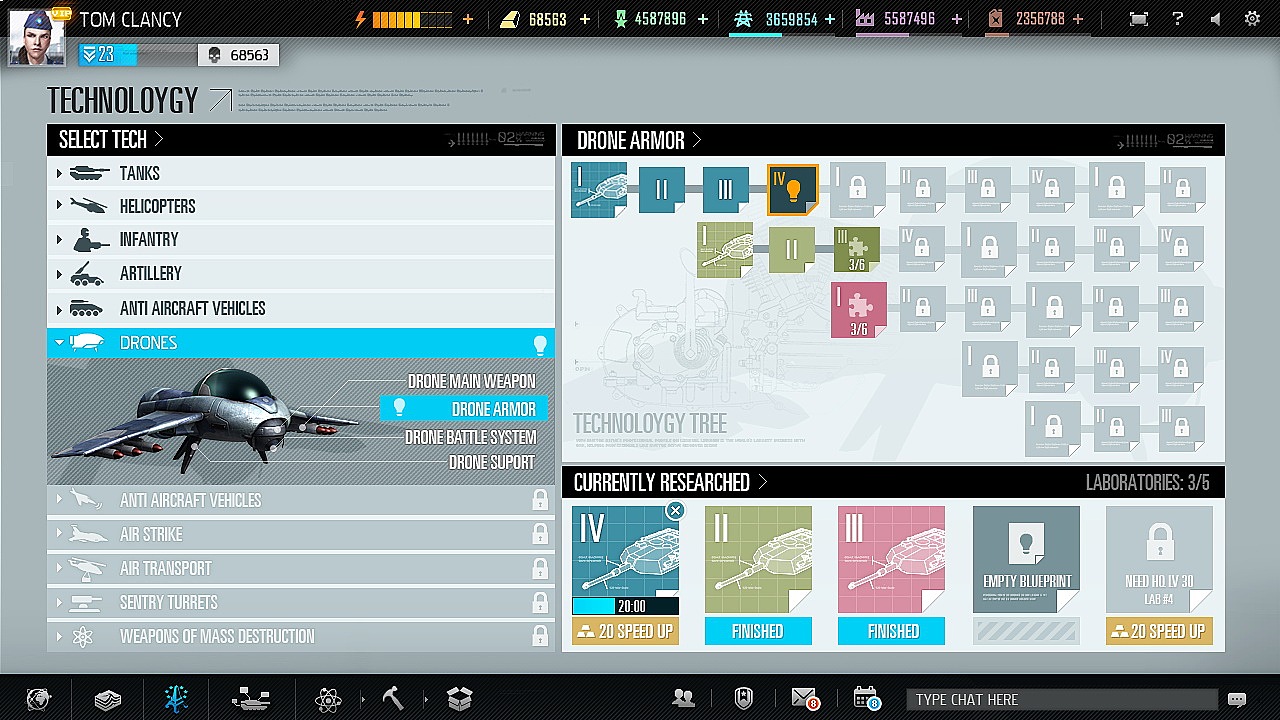Viewport: 1280px width, 720px height.
Task: Choose the Drone Battle System option
Action: pos(470,437)
